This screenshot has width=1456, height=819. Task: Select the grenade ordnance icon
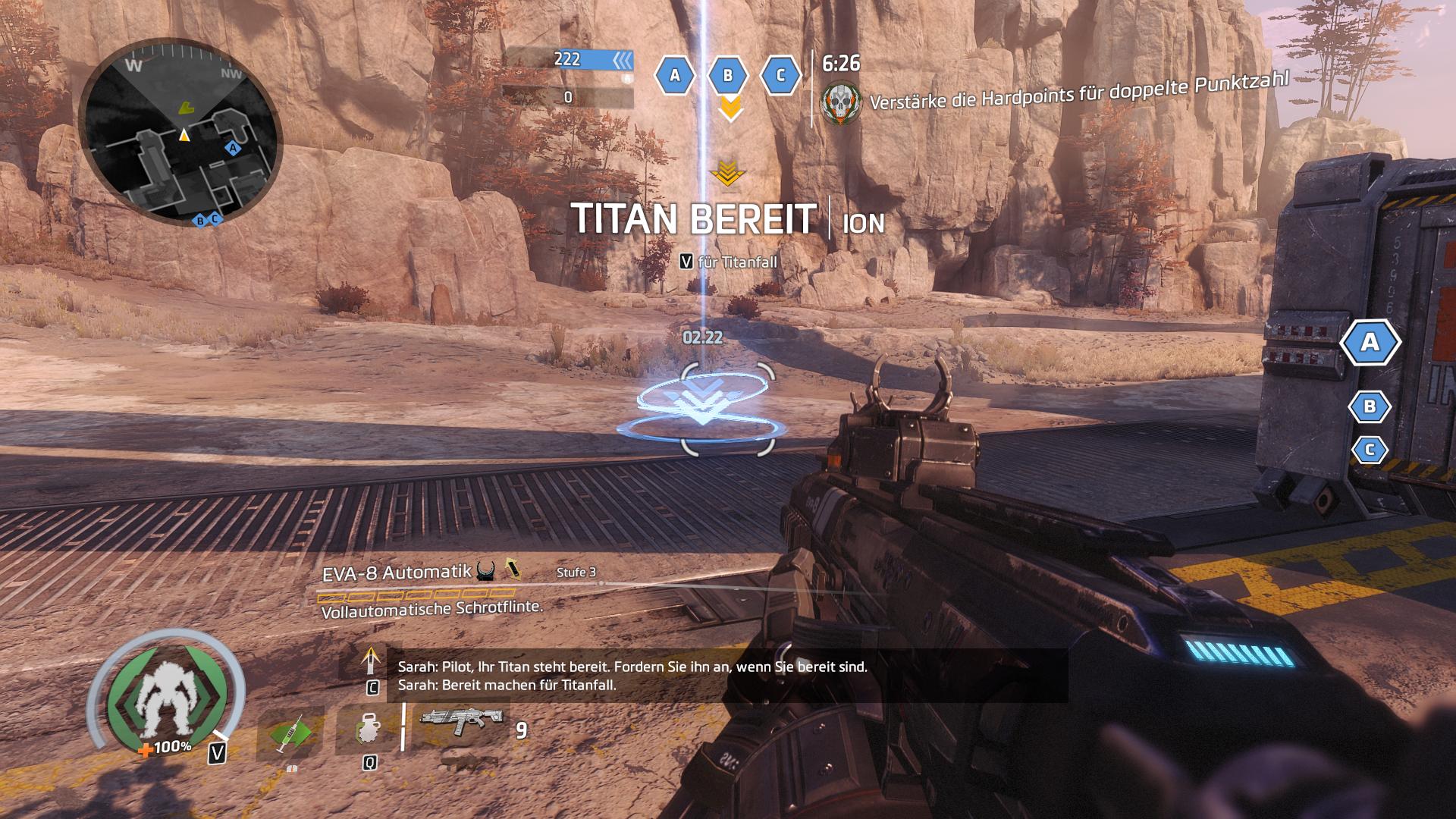(368, 730)
